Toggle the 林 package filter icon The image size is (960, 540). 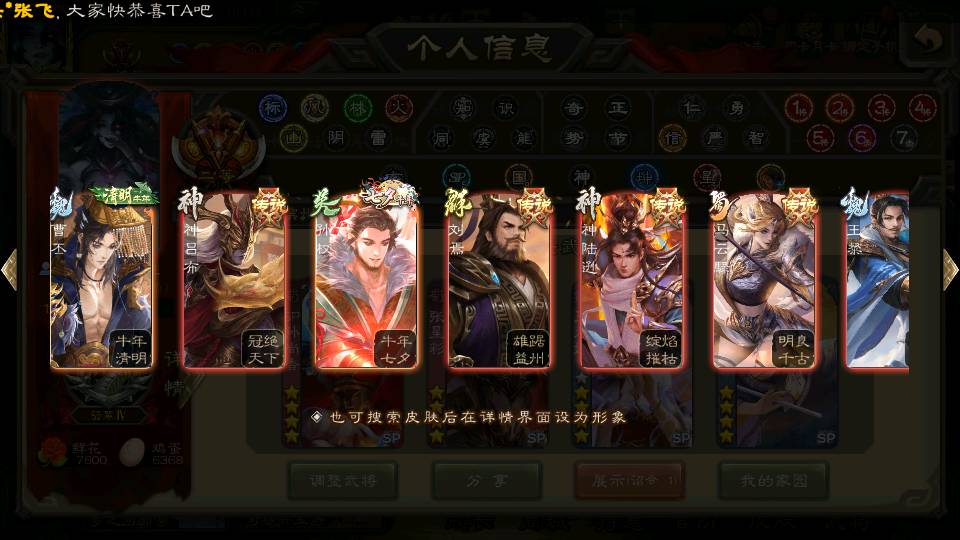pyautogui.click(x=357, y=106)
